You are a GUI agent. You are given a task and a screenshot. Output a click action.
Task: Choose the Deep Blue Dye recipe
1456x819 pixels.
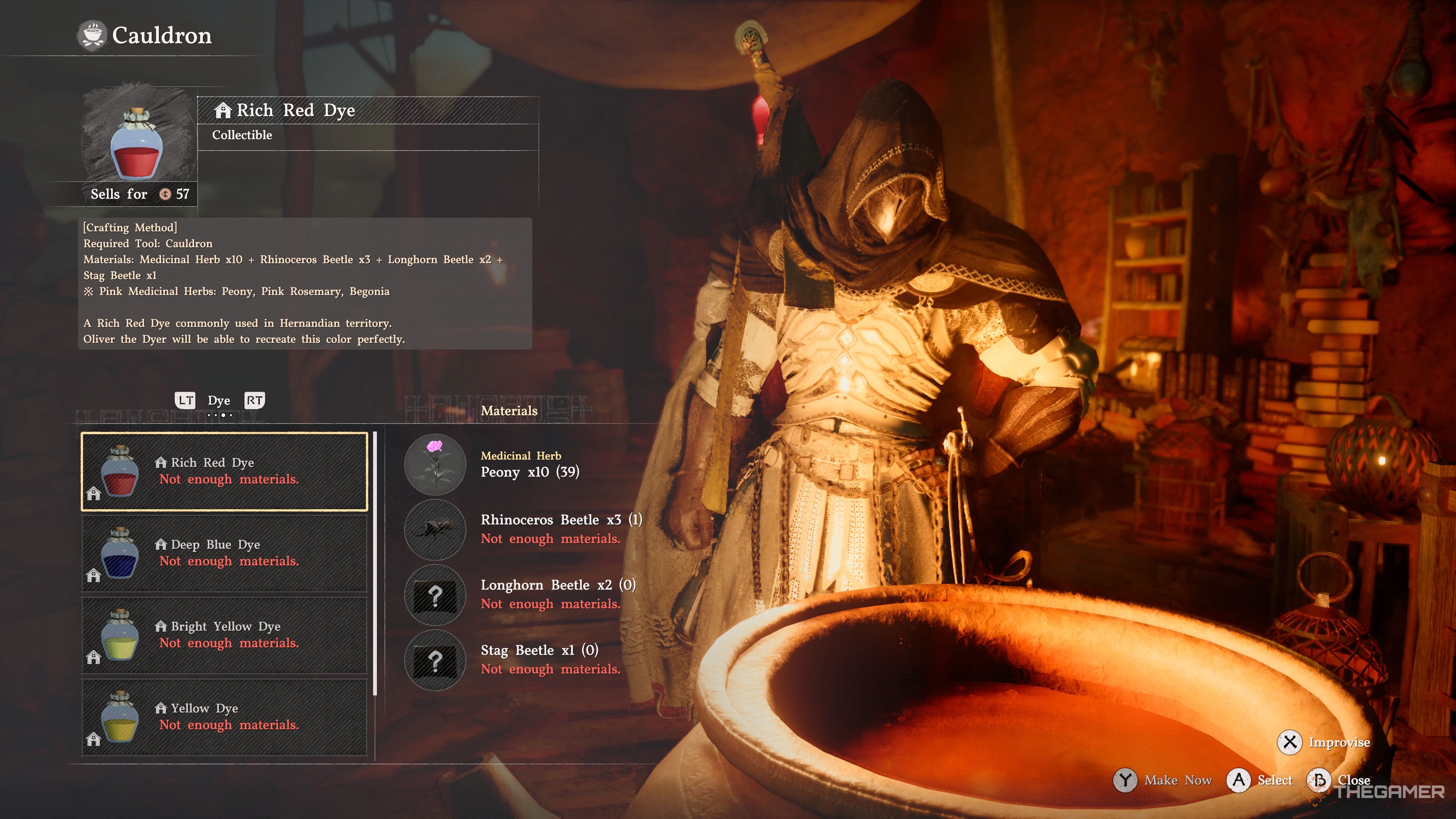point(224,553)
